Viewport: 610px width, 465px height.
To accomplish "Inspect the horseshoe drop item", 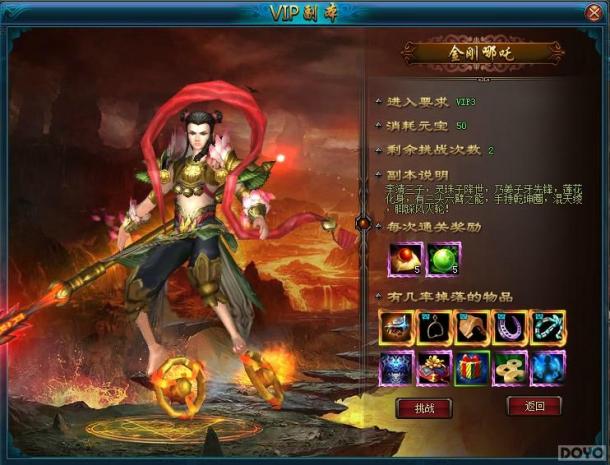I will pos(510,328).
